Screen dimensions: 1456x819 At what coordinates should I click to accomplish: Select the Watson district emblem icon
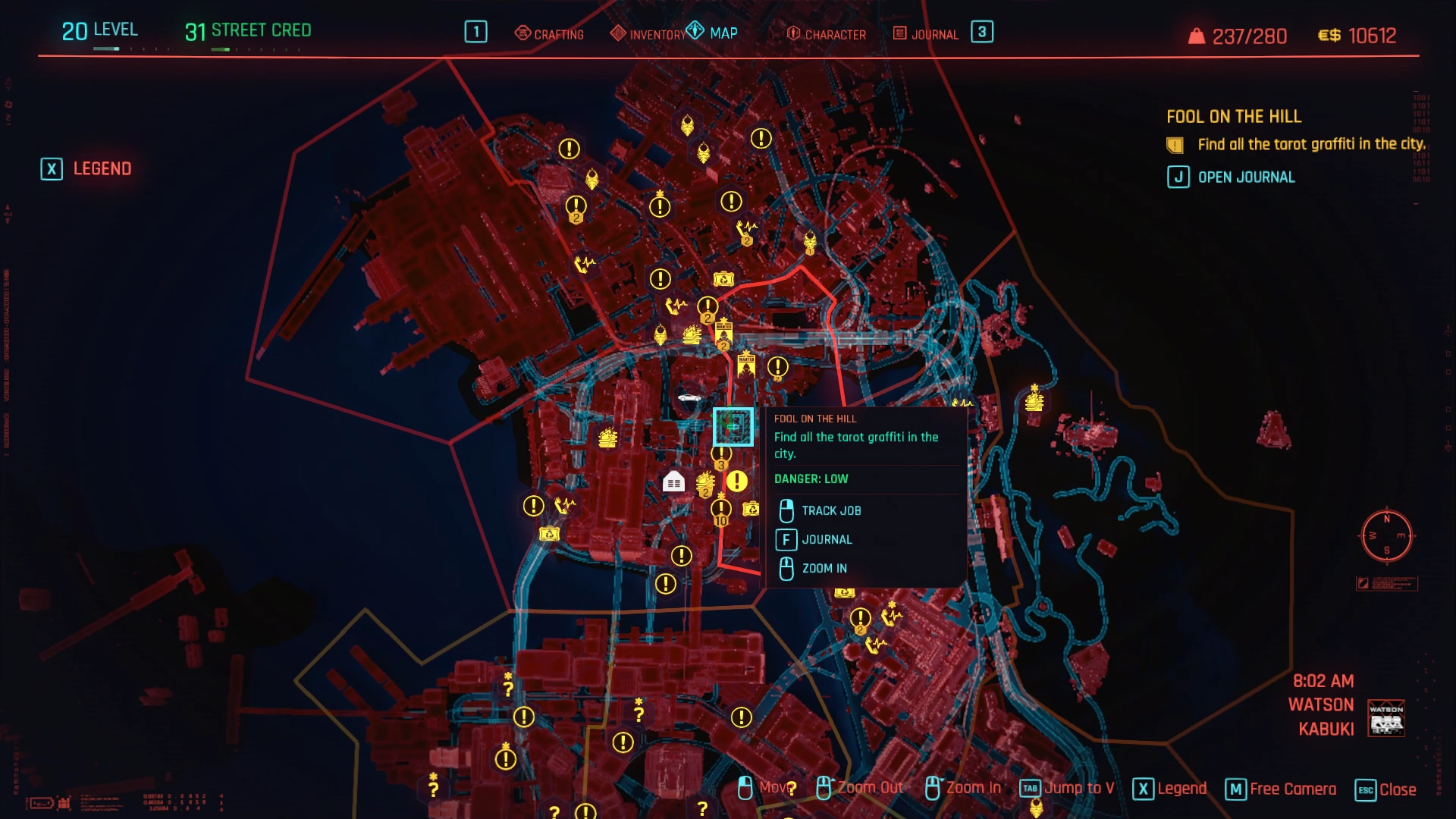tap(1385, 717)
